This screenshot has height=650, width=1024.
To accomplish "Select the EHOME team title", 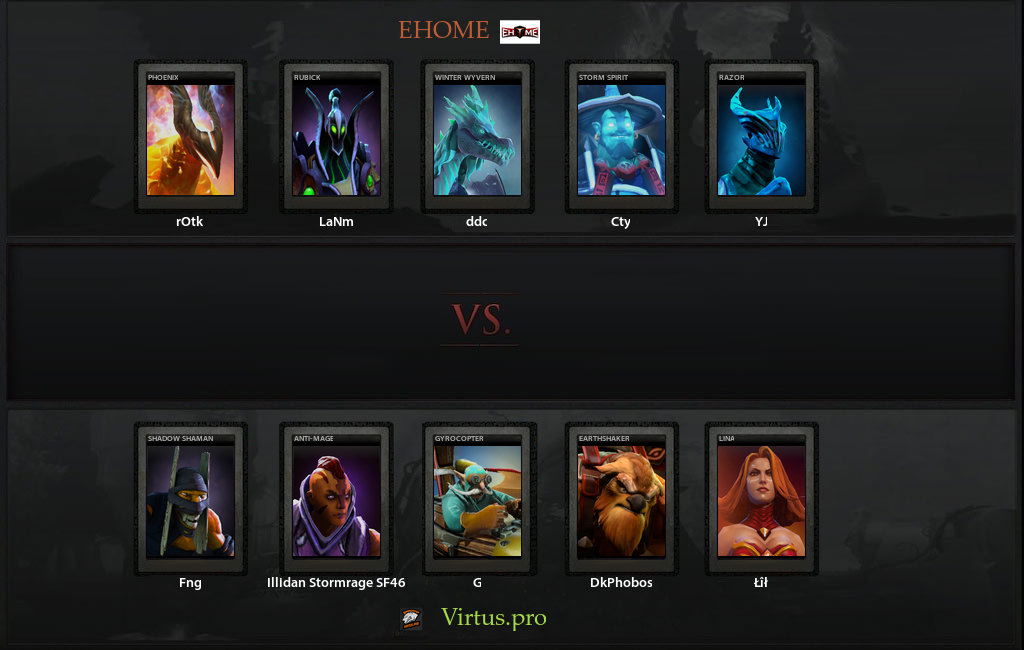I will coord(444,30).
